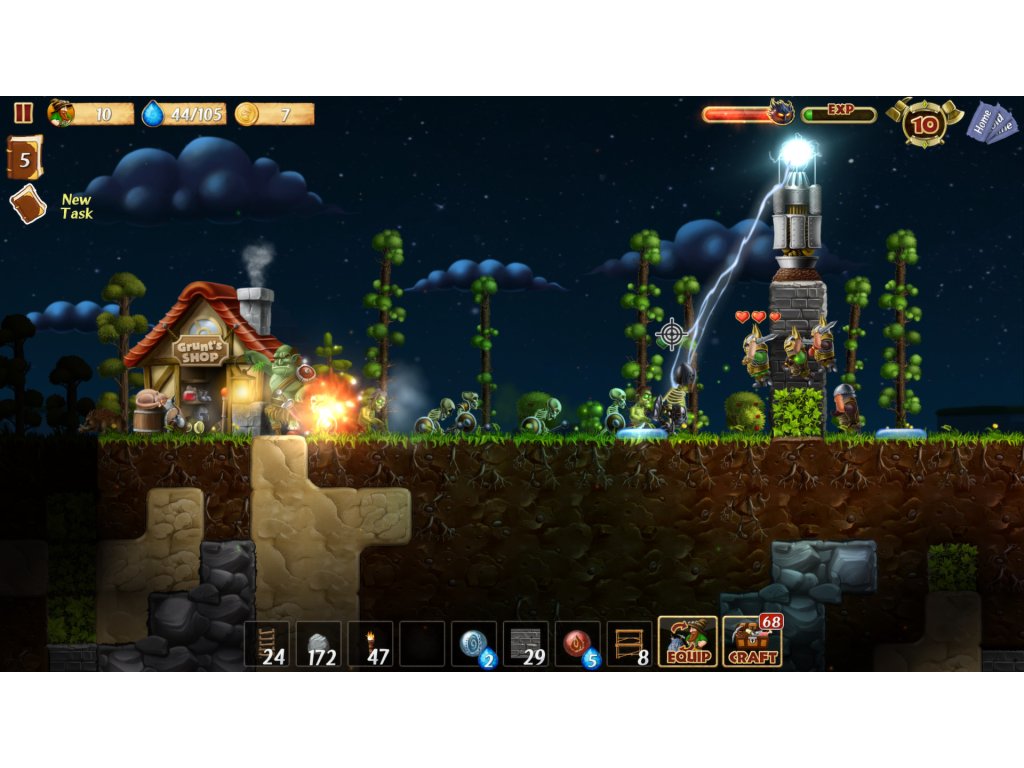Open the Equip menu
This screenshot has width=1024, height=768.
click(688, 642)
